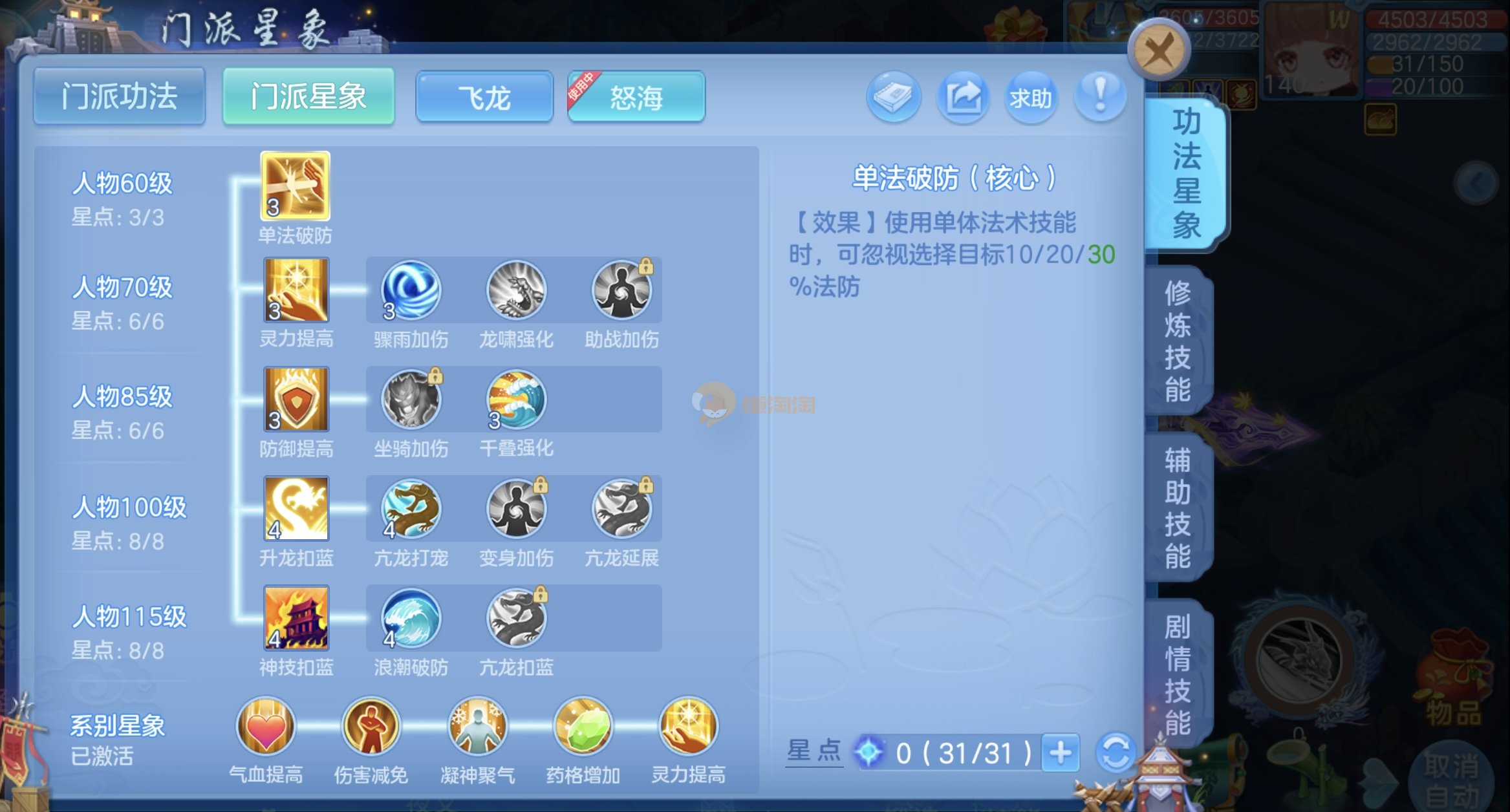Close the 门派星象 panel
This screenshot has height=812, width=1510.
tap(1158, 50)
